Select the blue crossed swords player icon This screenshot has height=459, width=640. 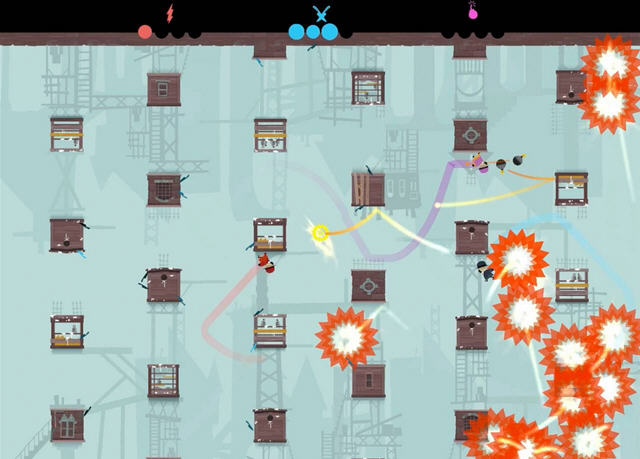click(x=321, y=13)
